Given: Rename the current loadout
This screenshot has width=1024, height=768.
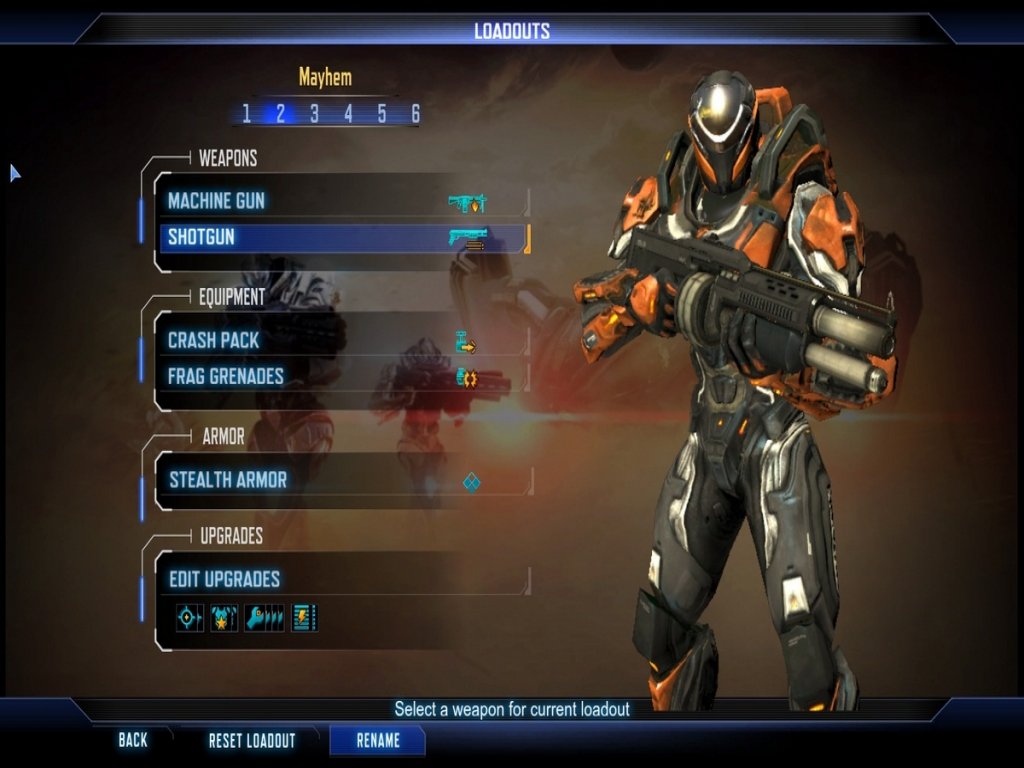Looking at the screenshot, I should 378,741.
